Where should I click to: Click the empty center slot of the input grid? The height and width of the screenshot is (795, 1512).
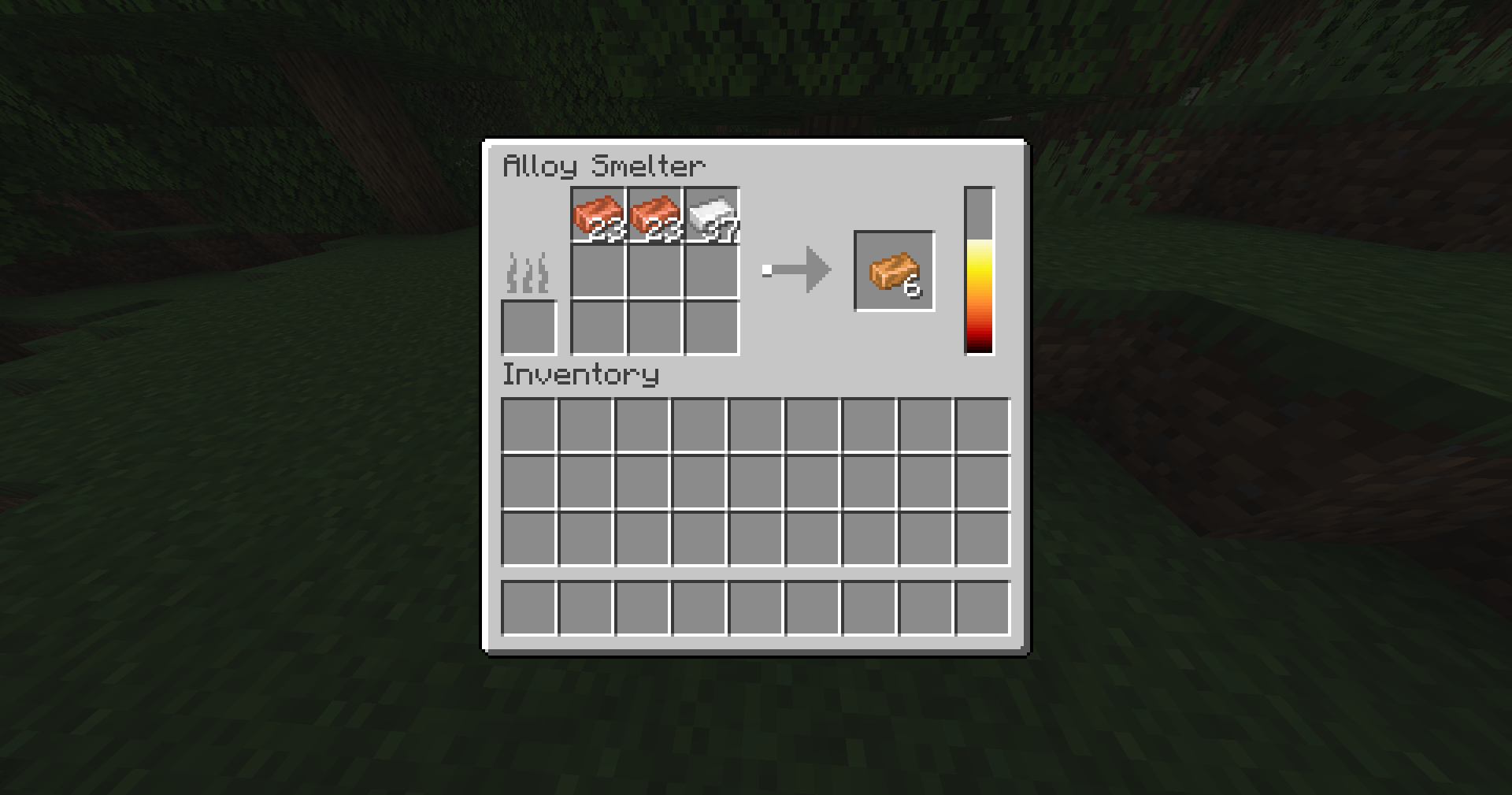(656, 271)
